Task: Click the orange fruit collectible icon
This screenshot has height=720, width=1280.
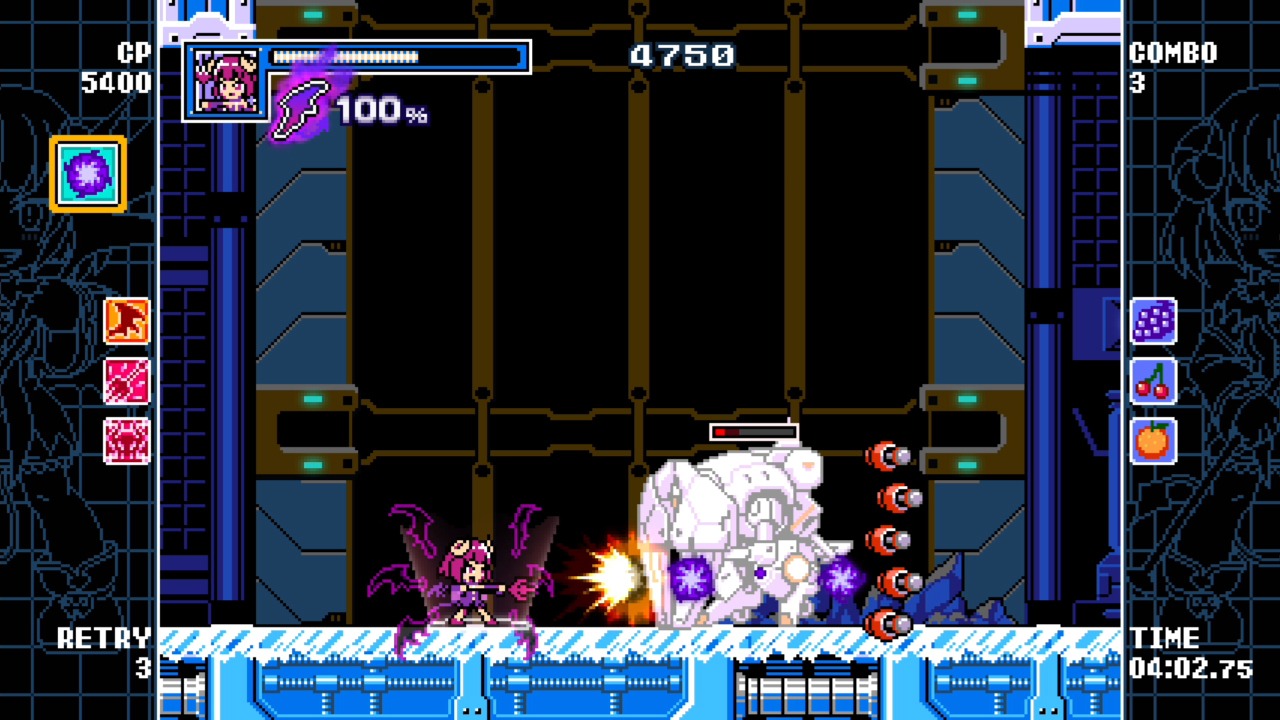Action: pyautogui.click(x=1153, y=441)
